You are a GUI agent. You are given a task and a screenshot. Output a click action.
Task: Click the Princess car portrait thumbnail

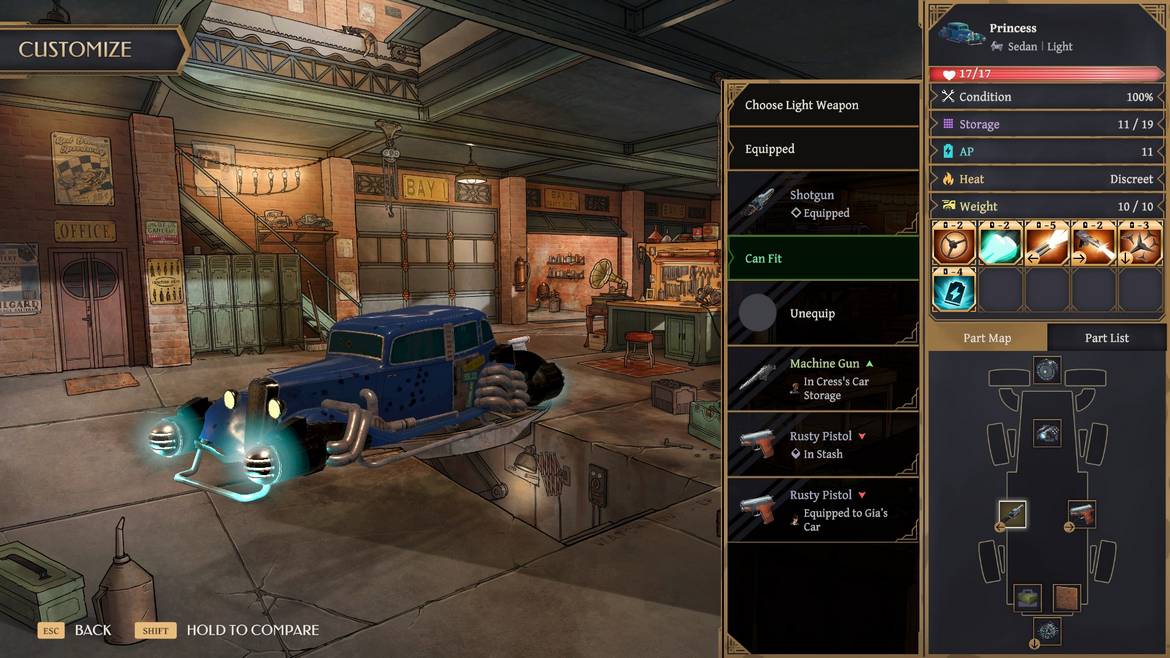(960, 35)
